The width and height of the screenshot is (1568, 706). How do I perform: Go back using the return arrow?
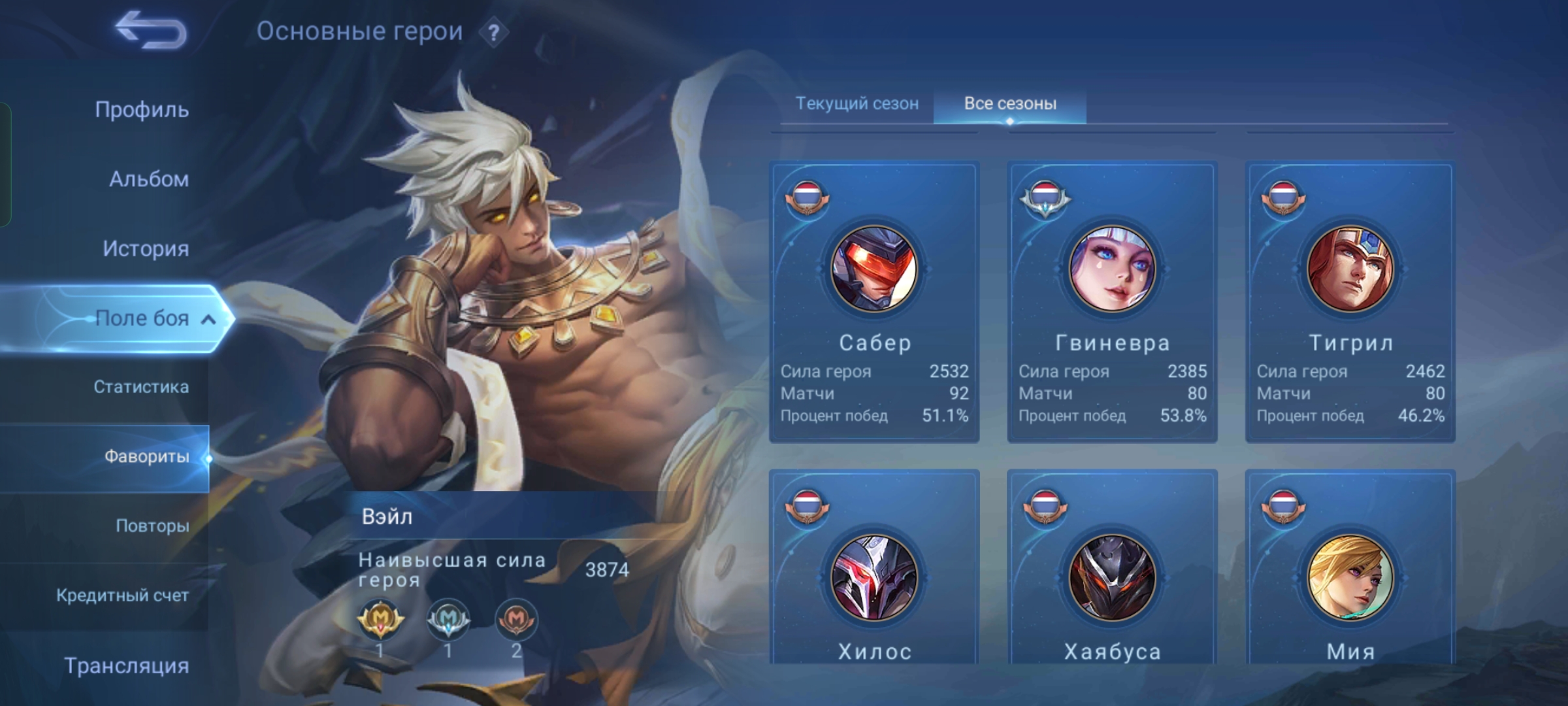click(150, 30)
